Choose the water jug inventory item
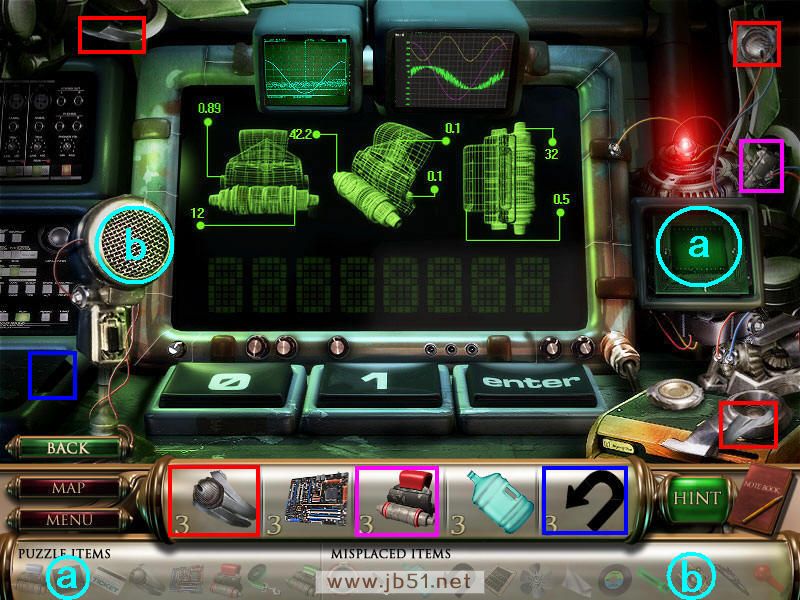This screenshot has height=600, width=800. [497, 500]
